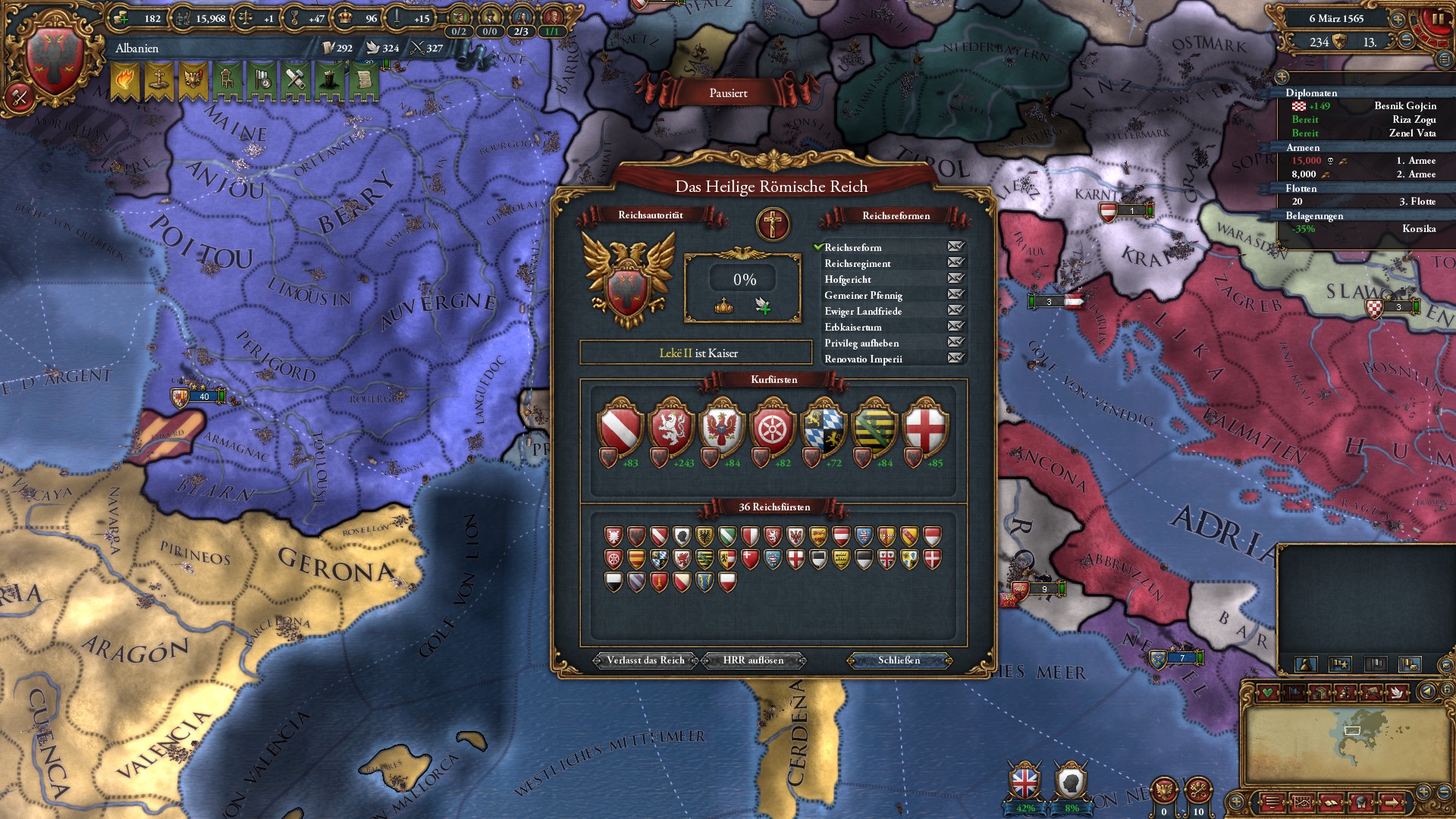Select 3. Flotte in the outliner
The image size is (1456, 819).
pyautogui.click(x=1417, y=202)
